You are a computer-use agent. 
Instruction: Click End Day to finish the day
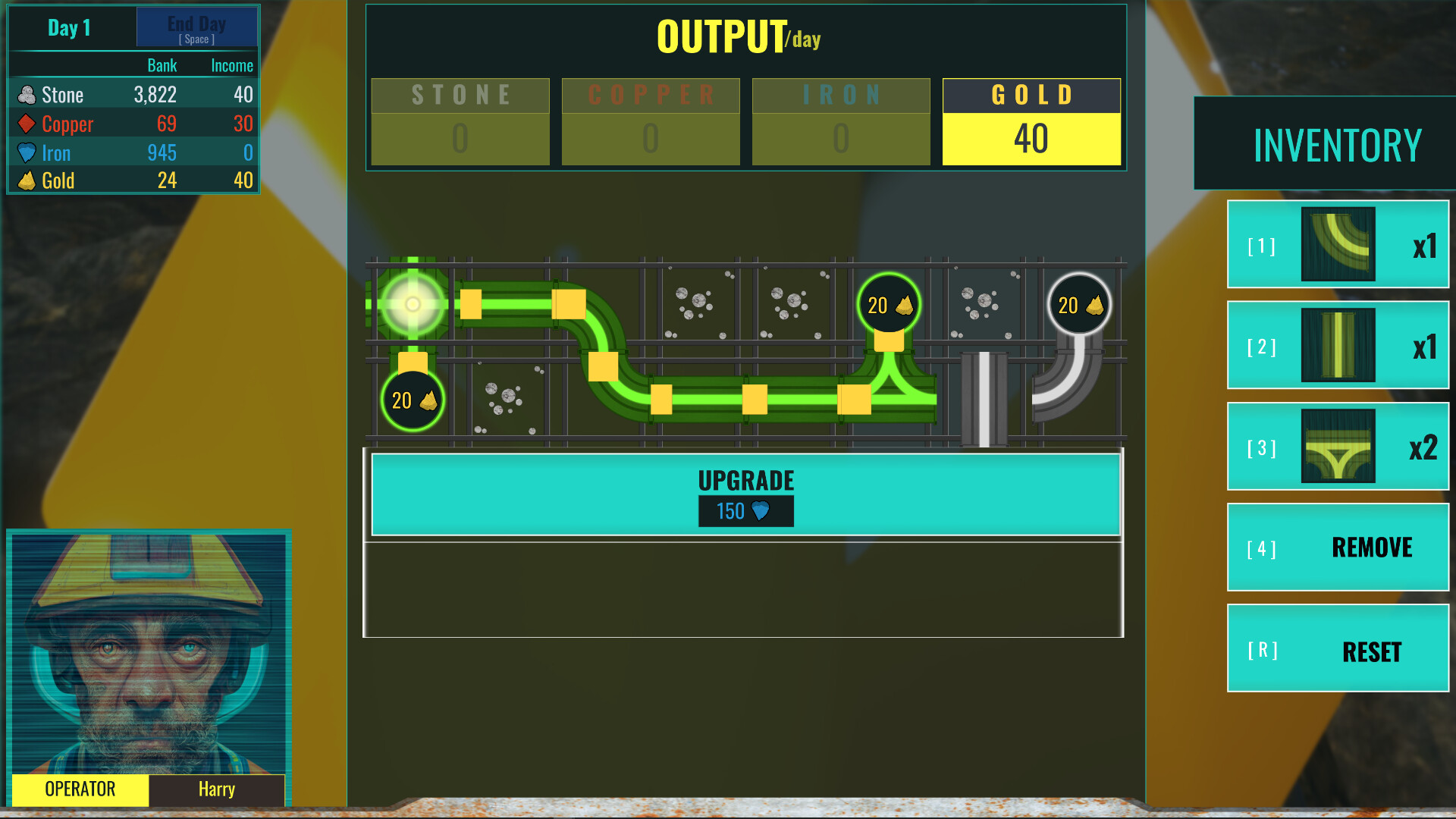[197, 27]
